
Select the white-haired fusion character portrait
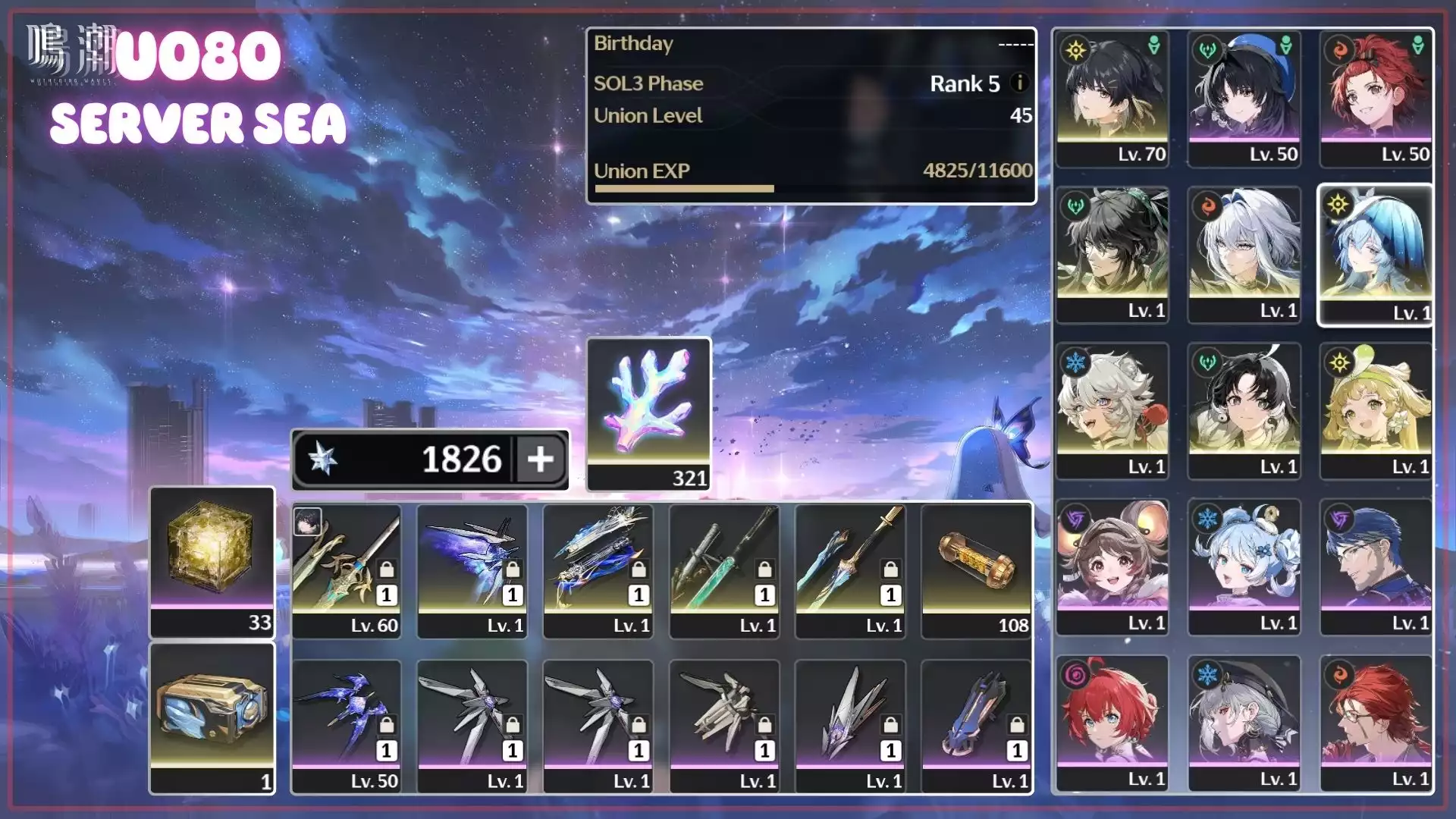1244,255
